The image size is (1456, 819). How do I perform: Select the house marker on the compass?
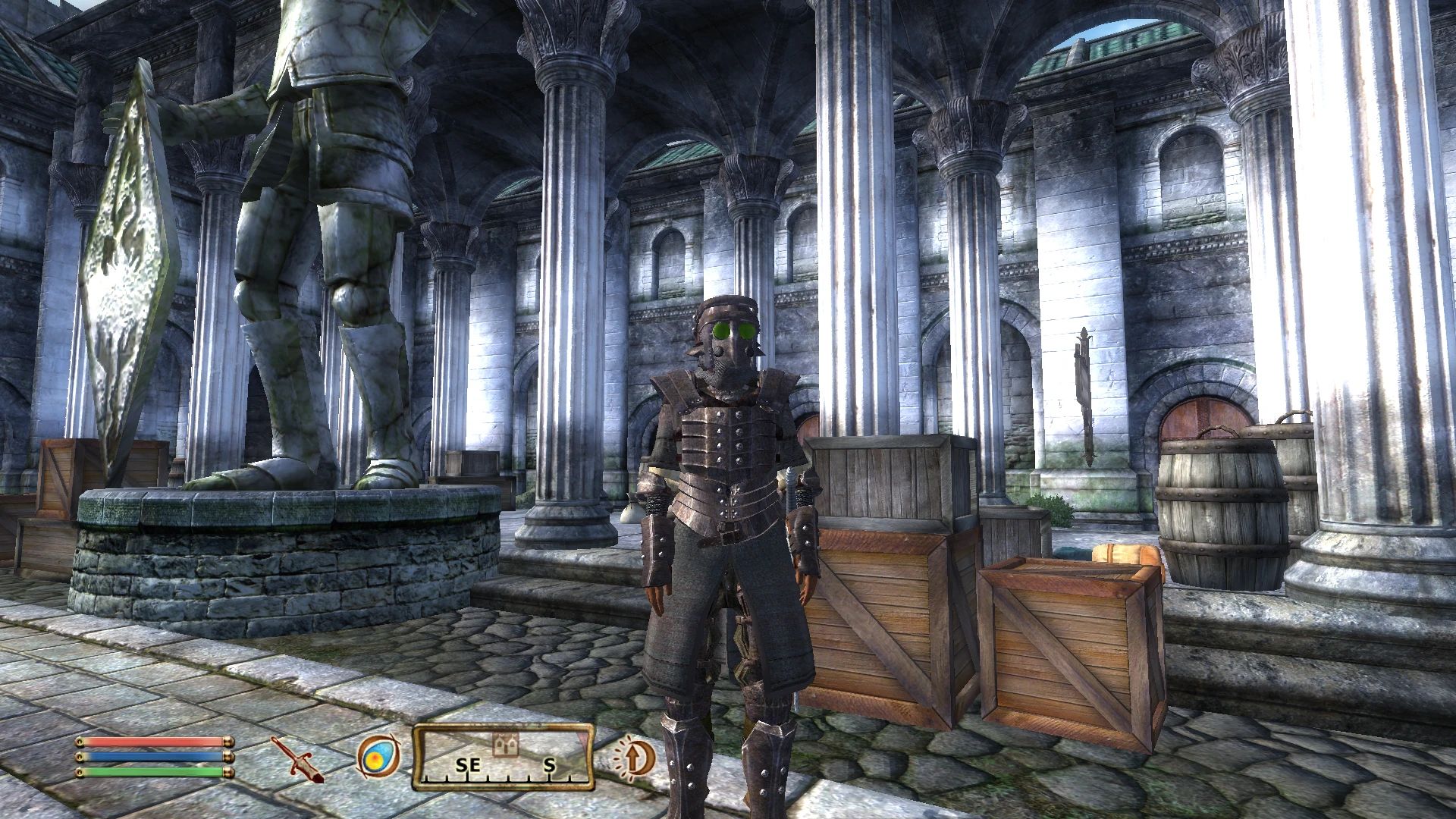pyautogui.click(x=506, y=745)
